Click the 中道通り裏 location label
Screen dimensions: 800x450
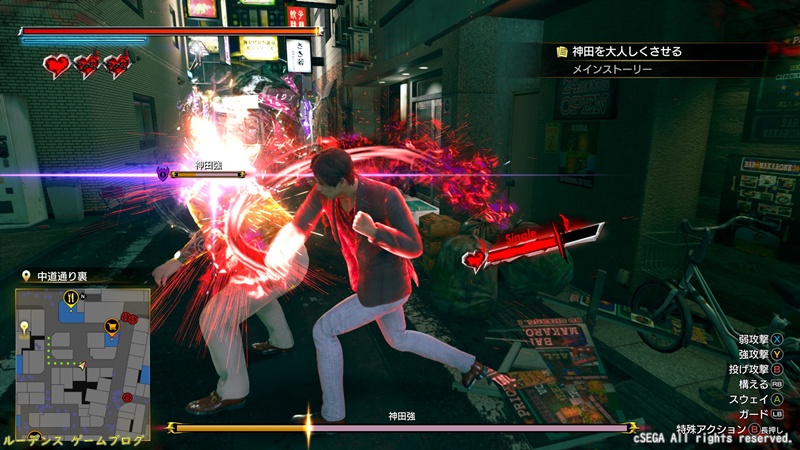point(60,275)
